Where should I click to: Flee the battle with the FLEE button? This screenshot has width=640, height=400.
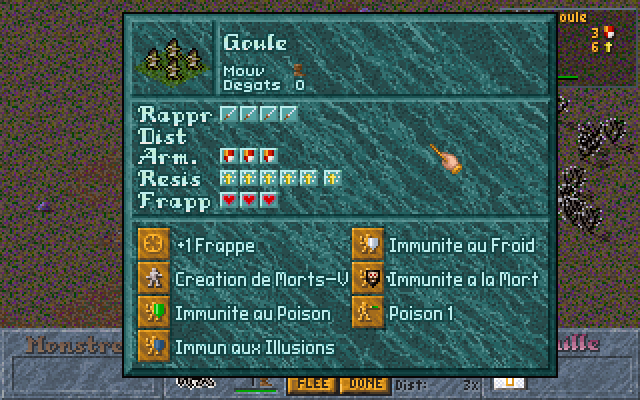click(x=310, y=384)
